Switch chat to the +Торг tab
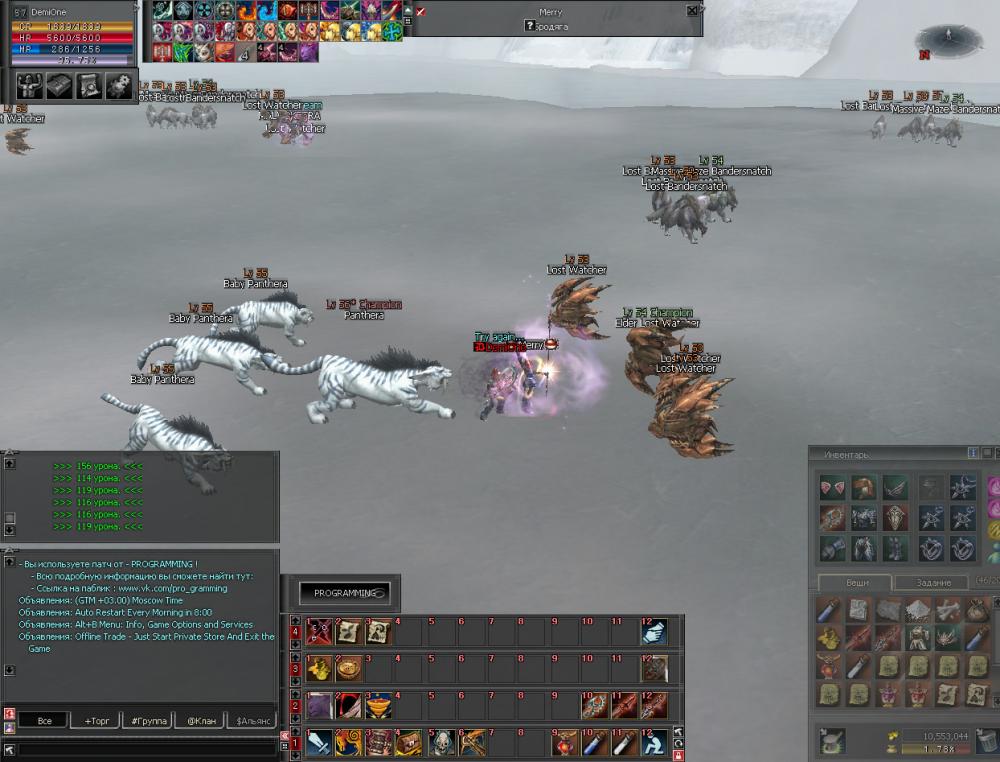 [x=102, y=720]
